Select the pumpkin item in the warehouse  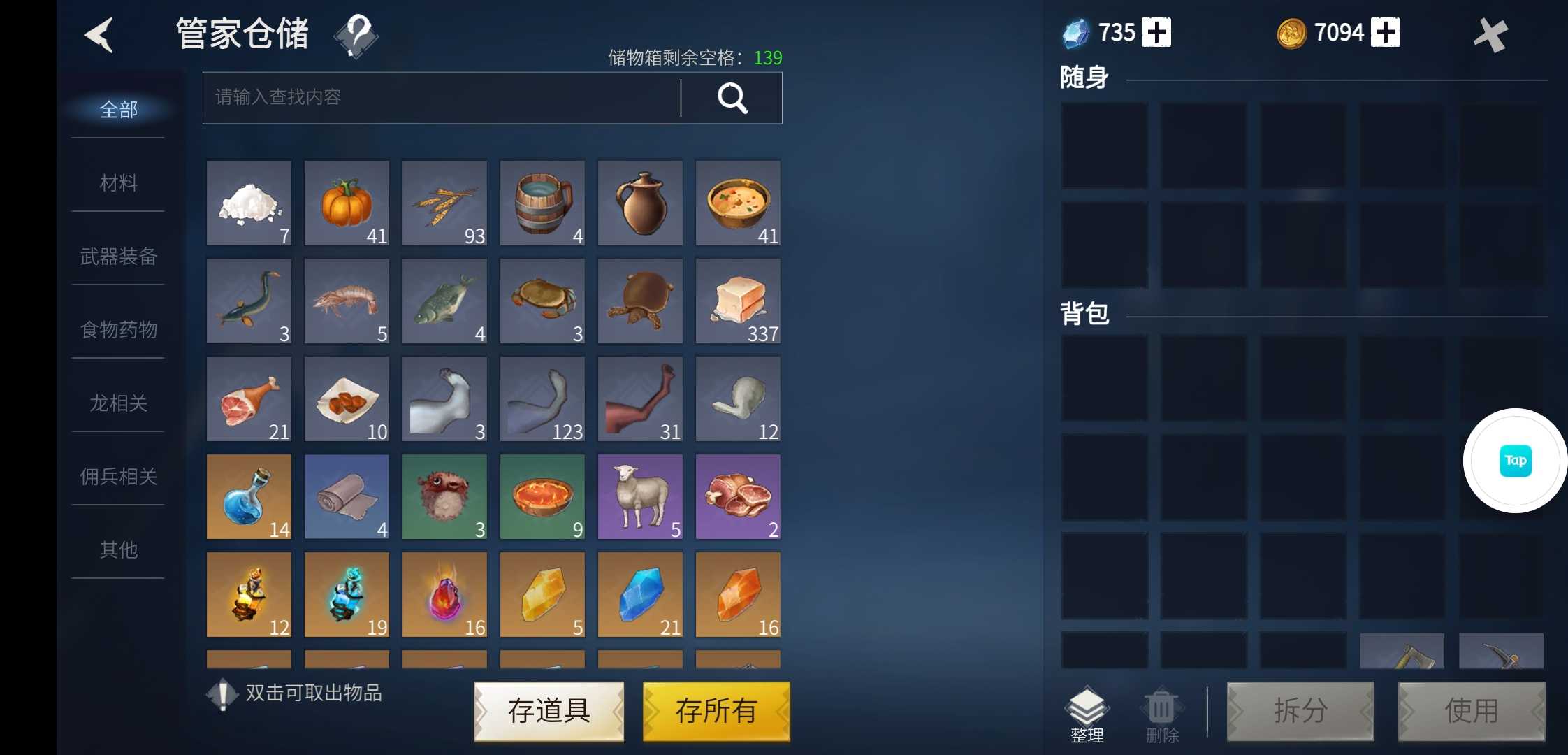[347, 203]
